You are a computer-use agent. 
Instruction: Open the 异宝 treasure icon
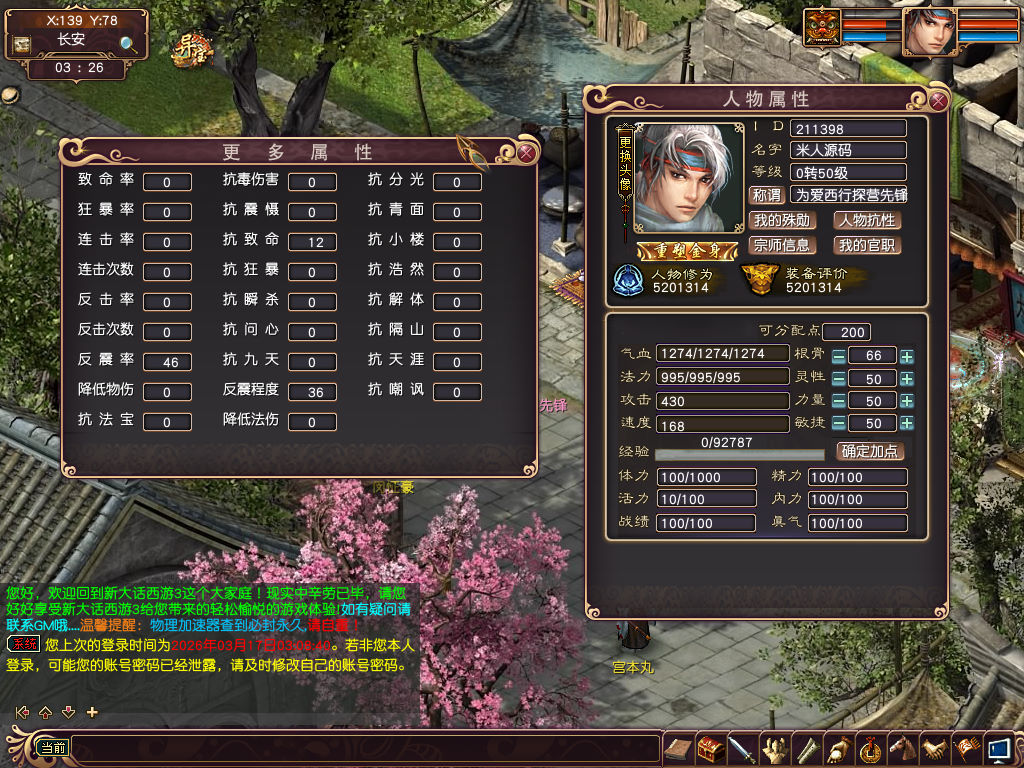click(x=192, y=48)
